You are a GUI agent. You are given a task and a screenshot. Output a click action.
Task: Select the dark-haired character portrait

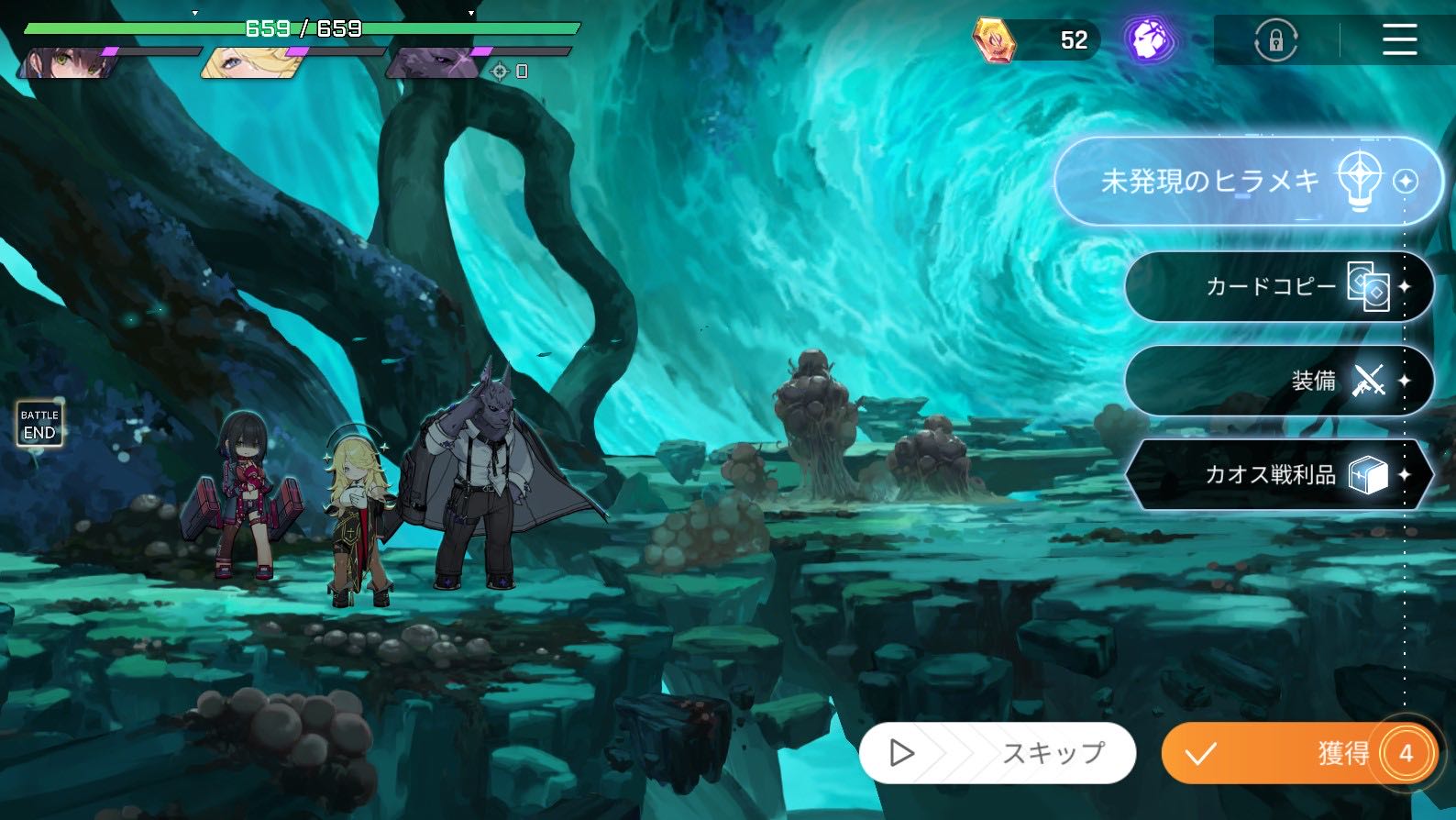[x=66, y=62]
